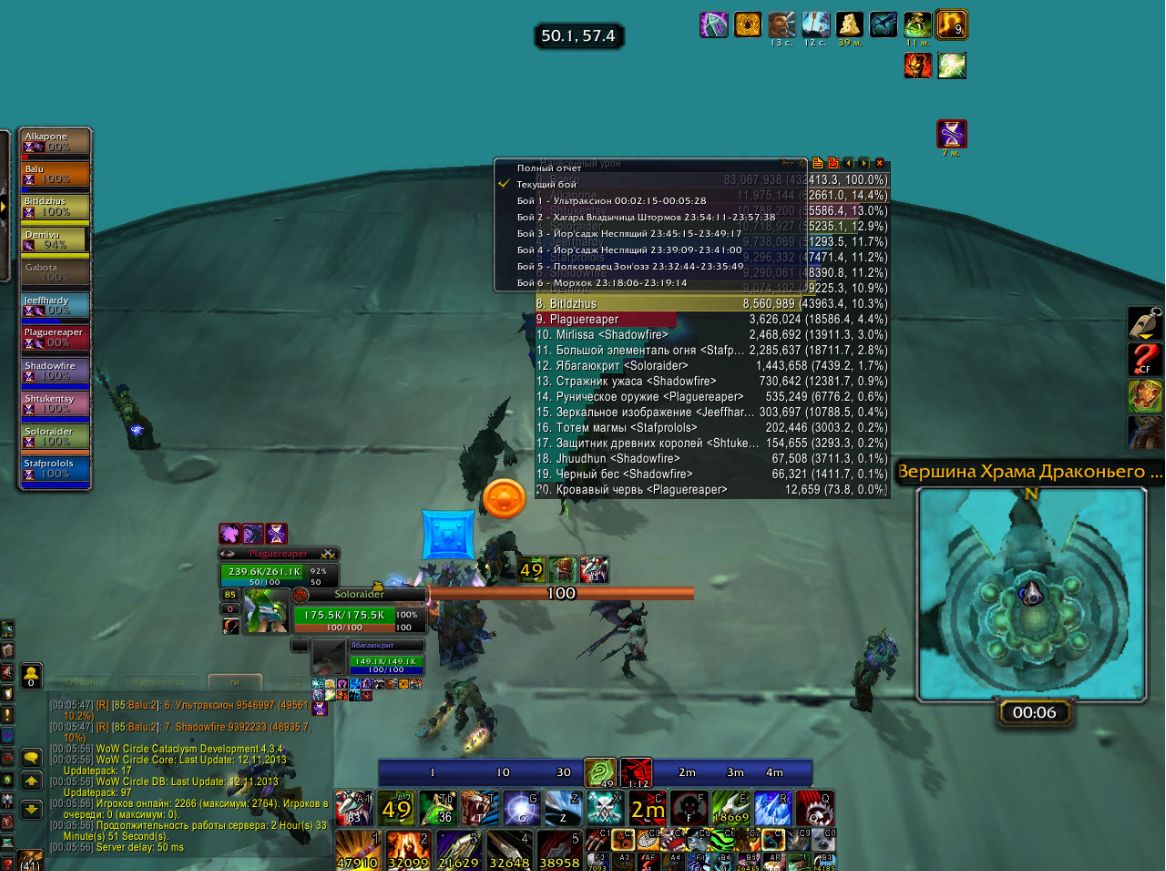Jump chat down with the yellow down arrow button
This screenshot has width=1166, height=871.
31,809
